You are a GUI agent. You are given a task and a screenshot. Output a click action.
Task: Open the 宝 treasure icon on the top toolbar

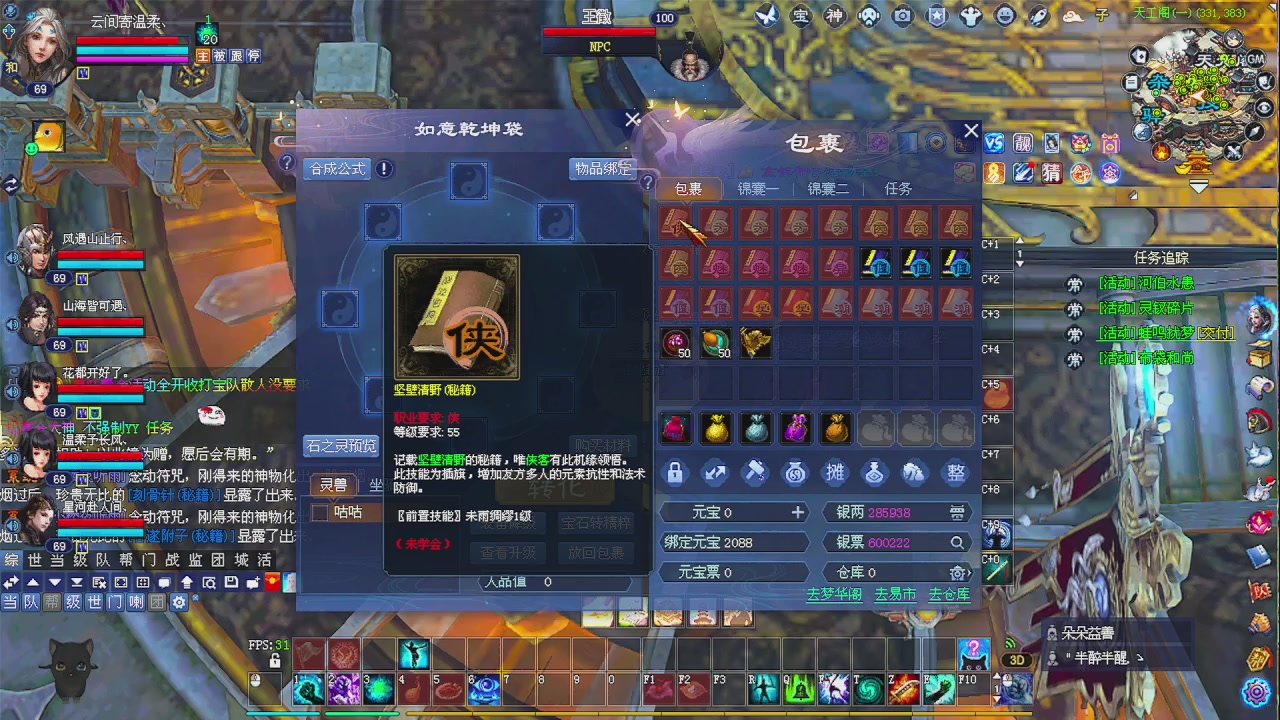click(800, 17)
